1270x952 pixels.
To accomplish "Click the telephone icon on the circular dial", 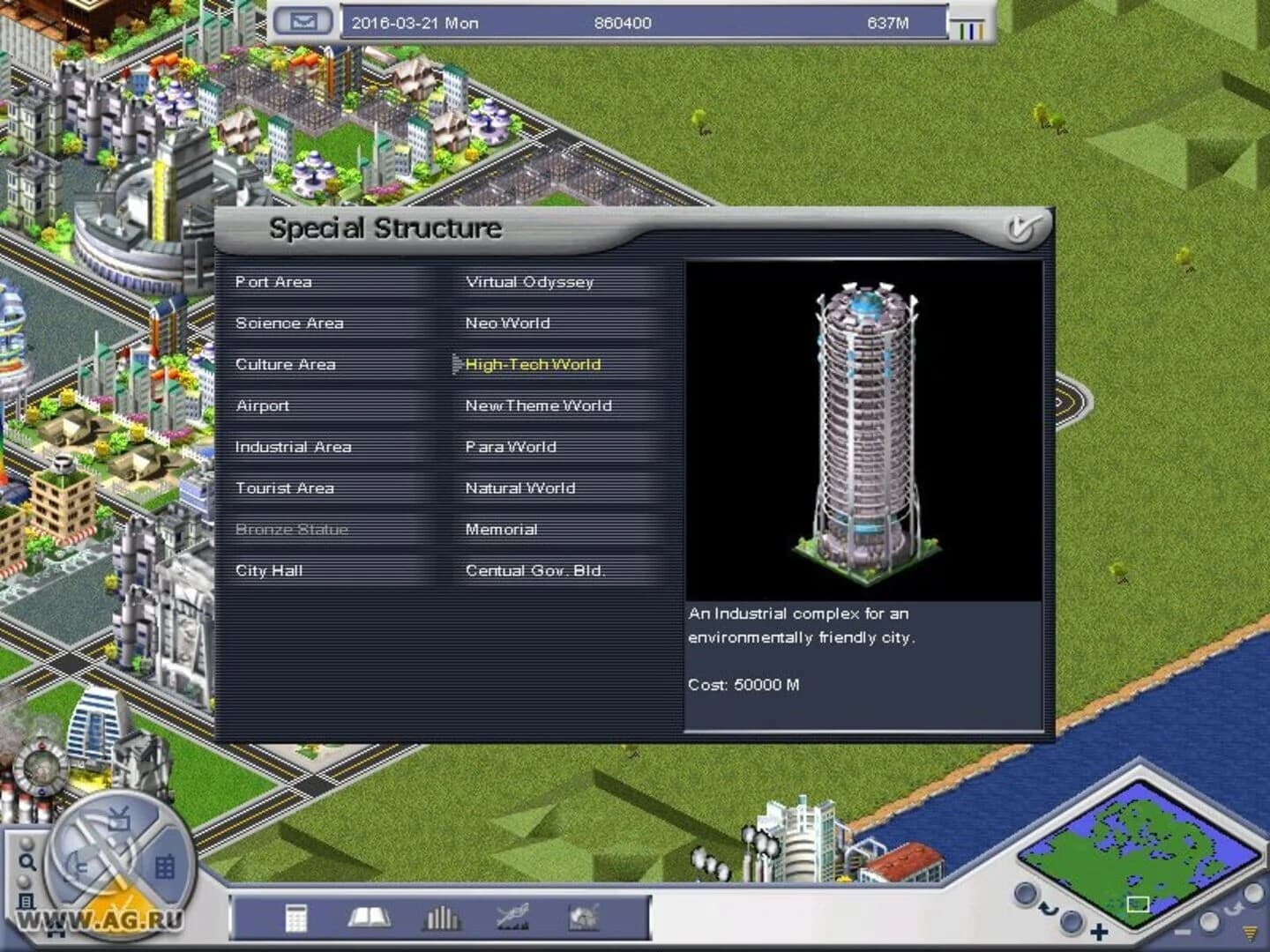I will [79, 864].
